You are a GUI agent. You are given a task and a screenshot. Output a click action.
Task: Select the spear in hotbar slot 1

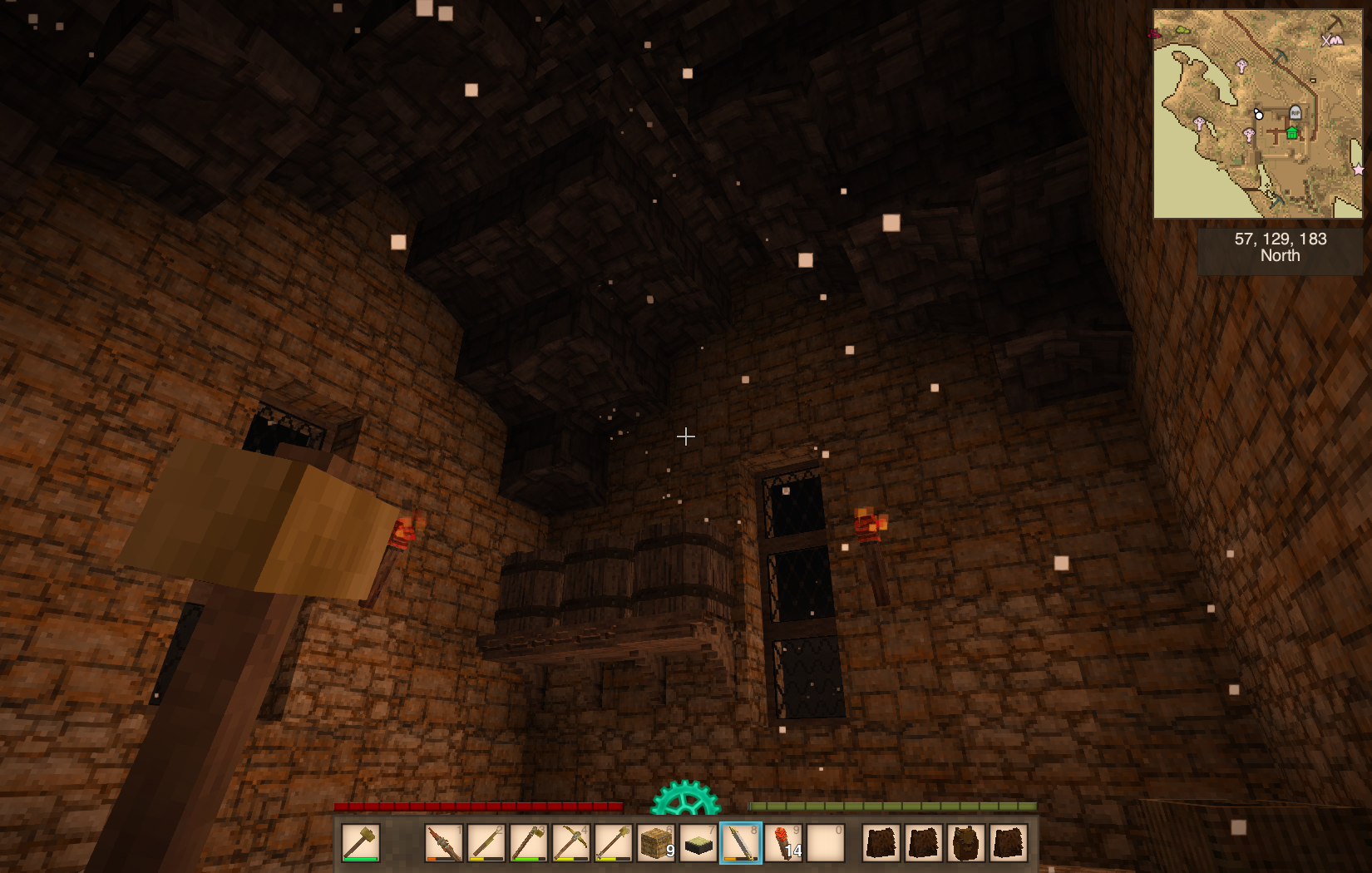coord(444,843)
